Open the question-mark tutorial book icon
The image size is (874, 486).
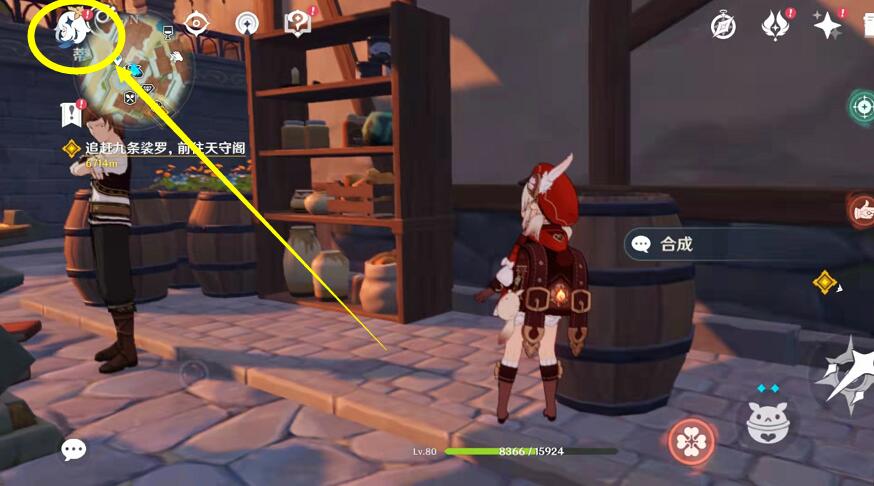click(298, 23)
